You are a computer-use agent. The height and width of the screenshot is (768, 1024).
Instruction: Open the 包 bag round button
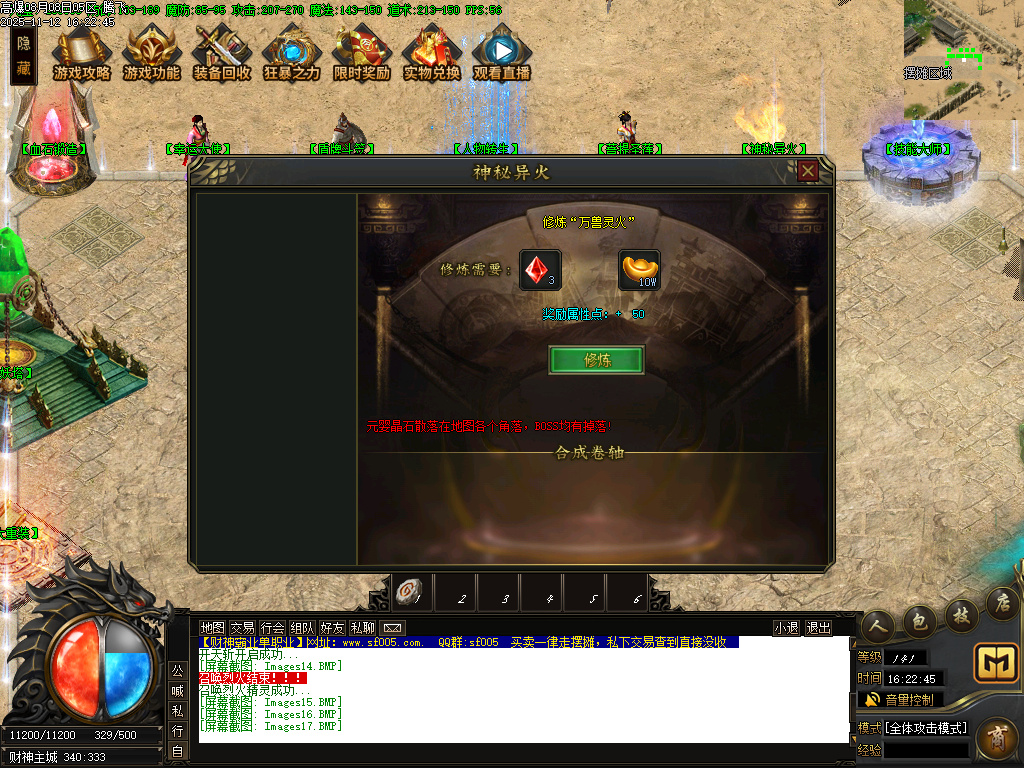coord(920,620)
